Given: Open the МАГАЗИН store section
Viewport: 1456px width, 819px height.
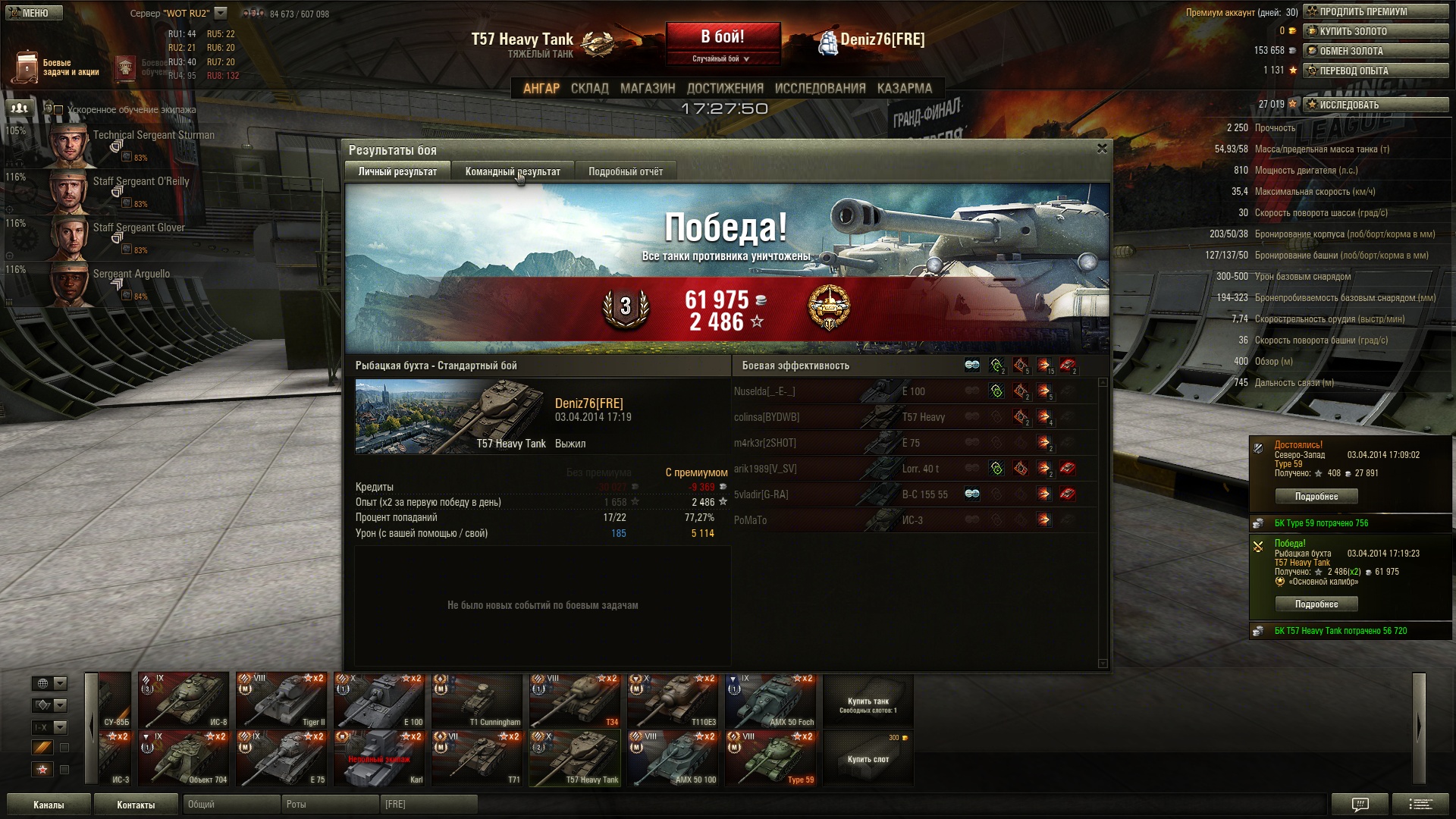Looking at the screenshot, I should click(647, 88).
